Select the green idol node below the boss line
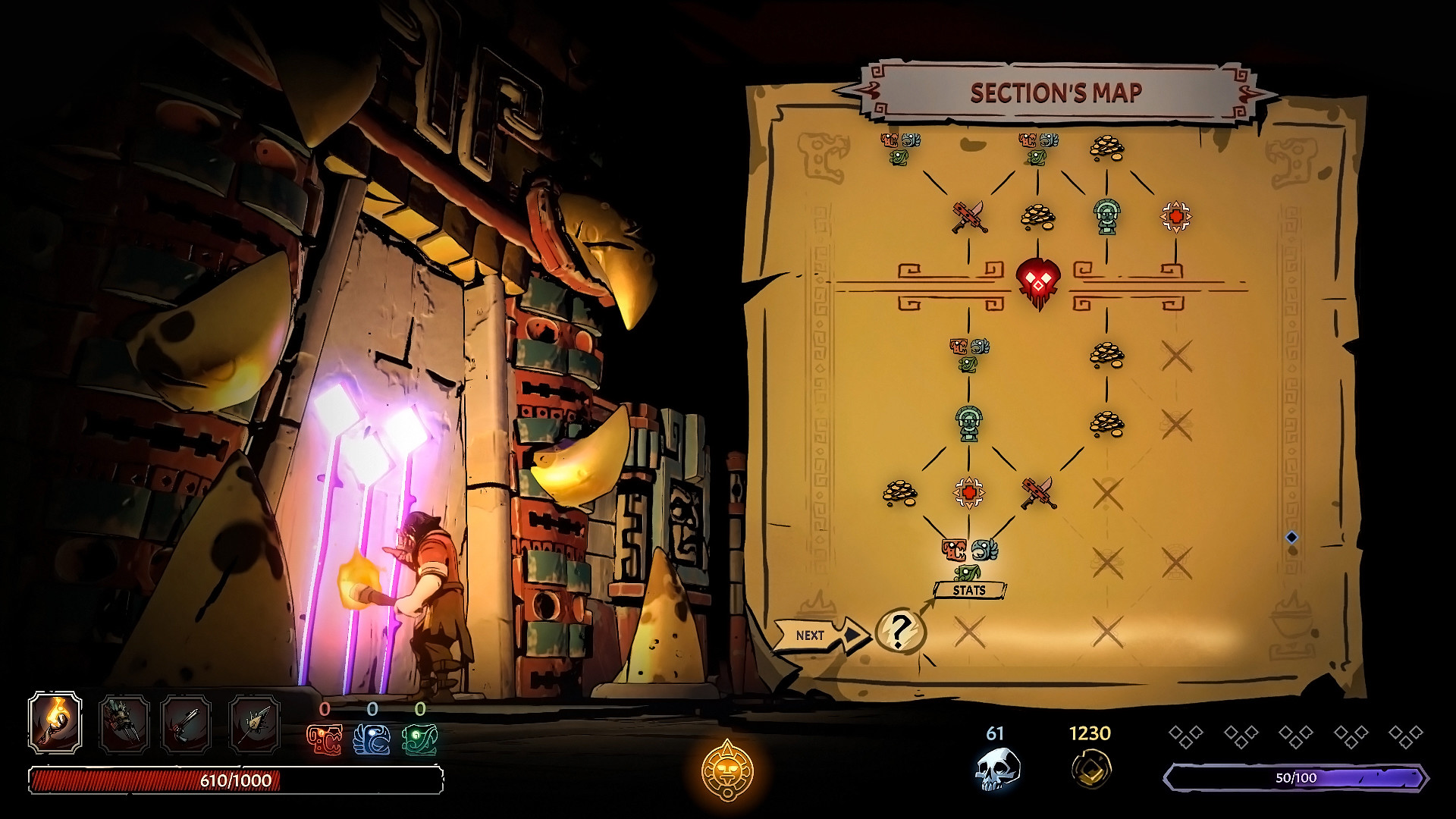The width and height of the screenshot is (1456, 819). click(968, 423)
